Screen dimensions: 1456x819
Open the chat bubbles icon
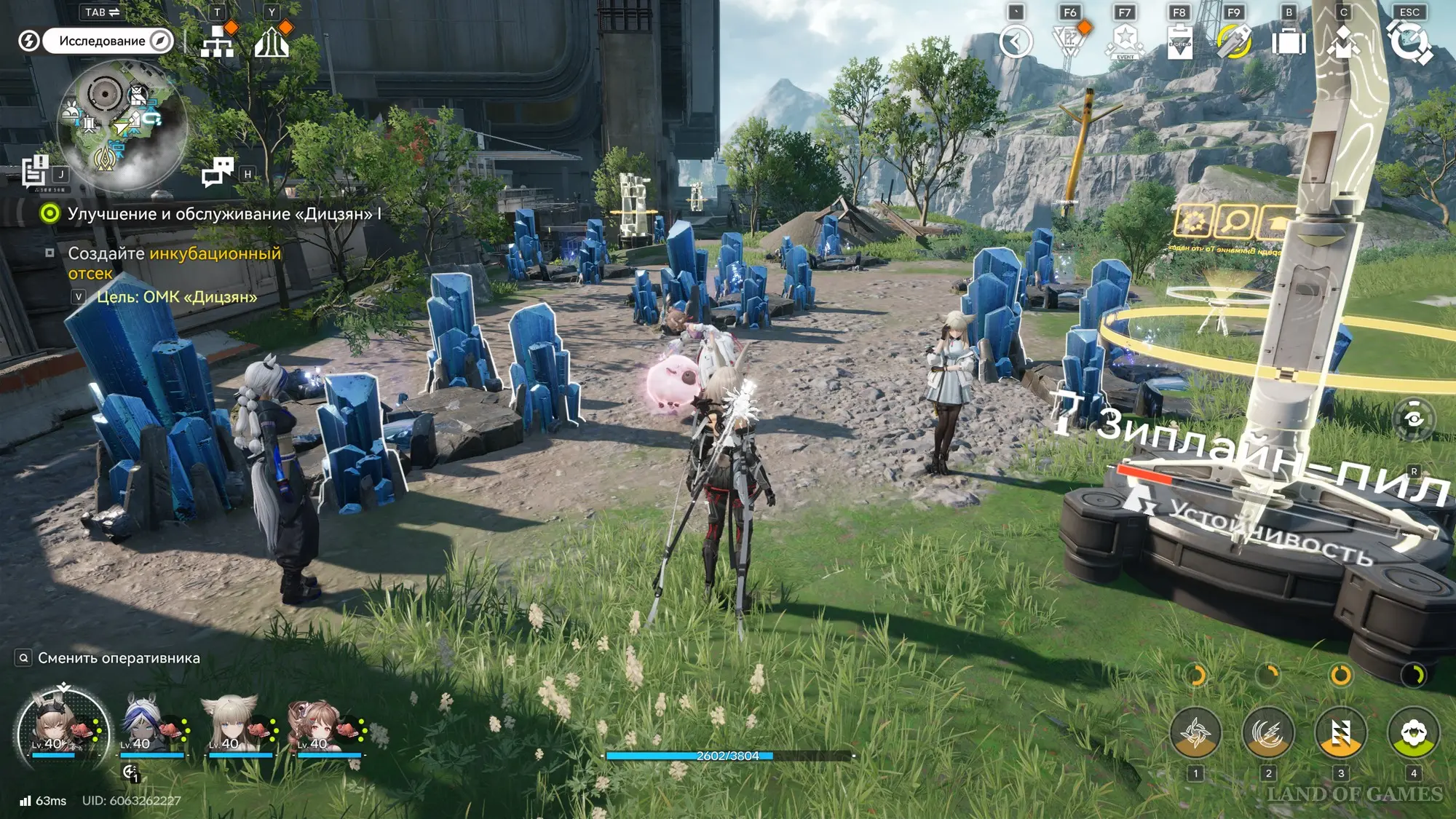click(x=218, y=173)
